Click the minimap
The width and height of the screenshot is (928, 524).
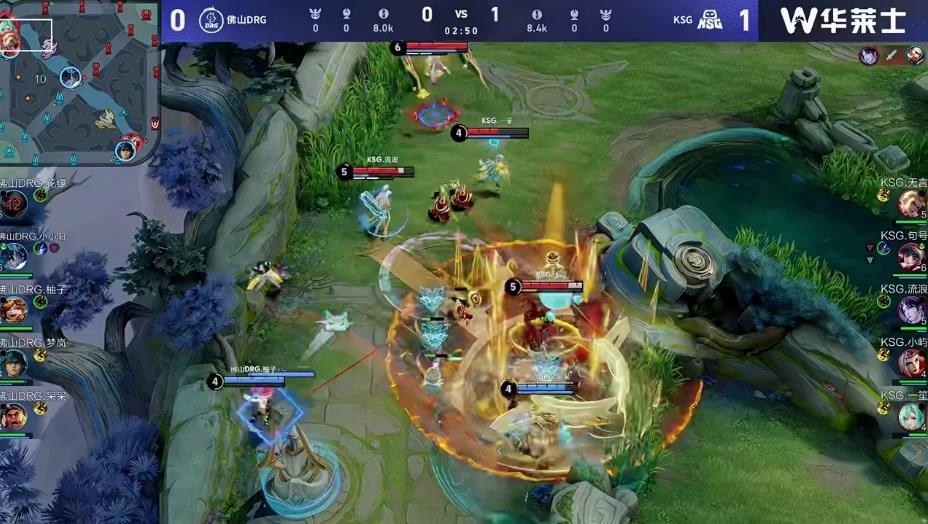(x=80, y=82)
